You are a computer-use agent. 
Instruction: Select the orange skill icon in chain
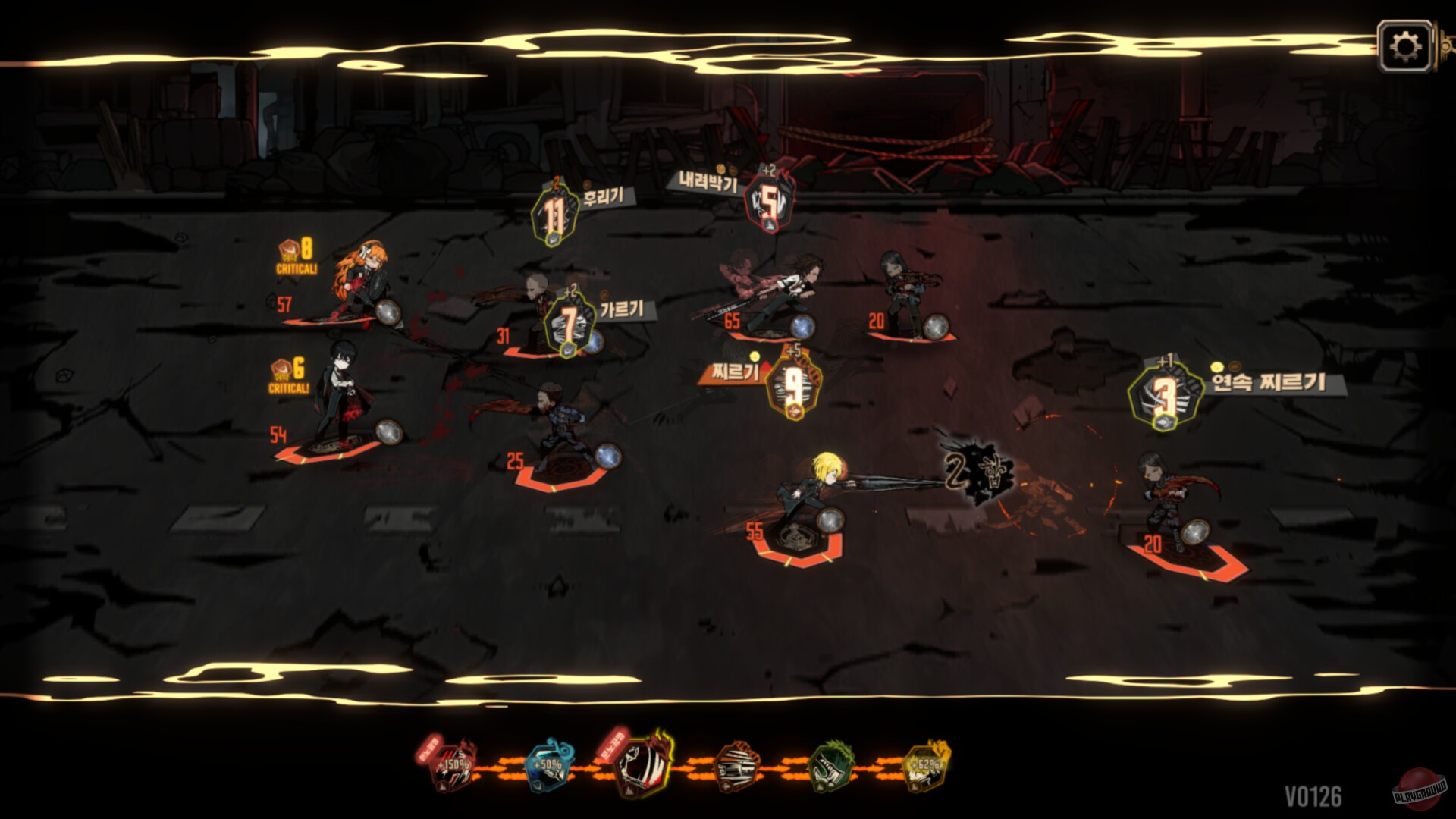point(738,766)
